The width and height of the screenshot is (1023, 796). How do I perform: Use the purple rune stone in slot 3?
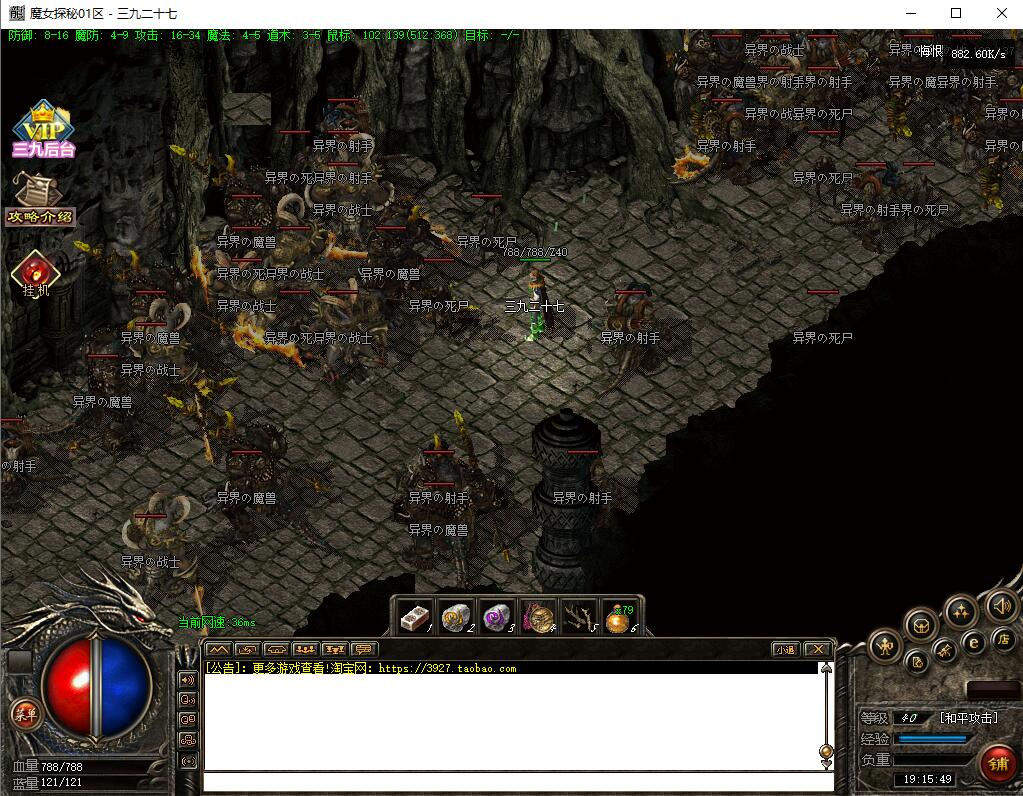[497, 617]
